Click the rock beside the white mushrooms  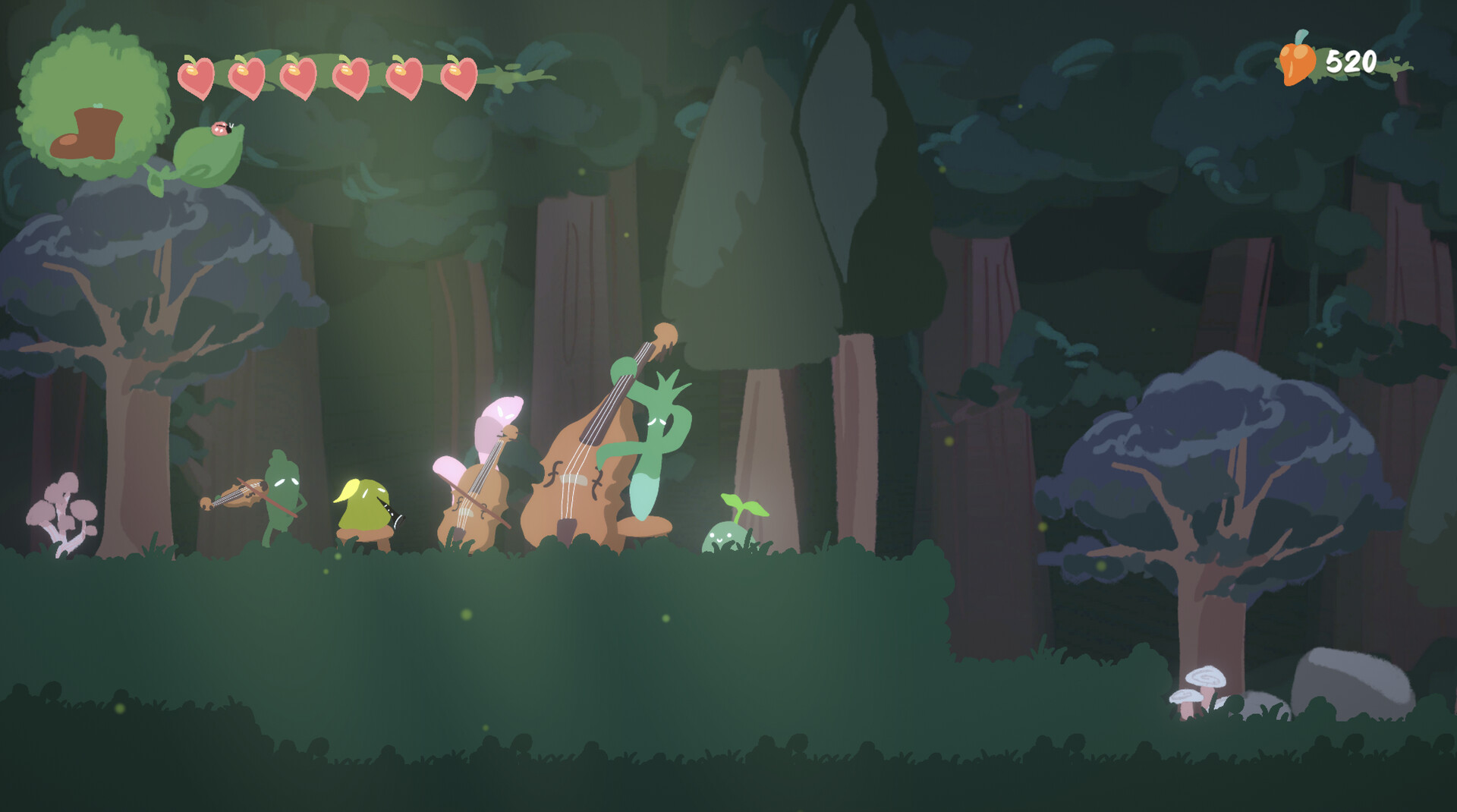[1351, 675]
